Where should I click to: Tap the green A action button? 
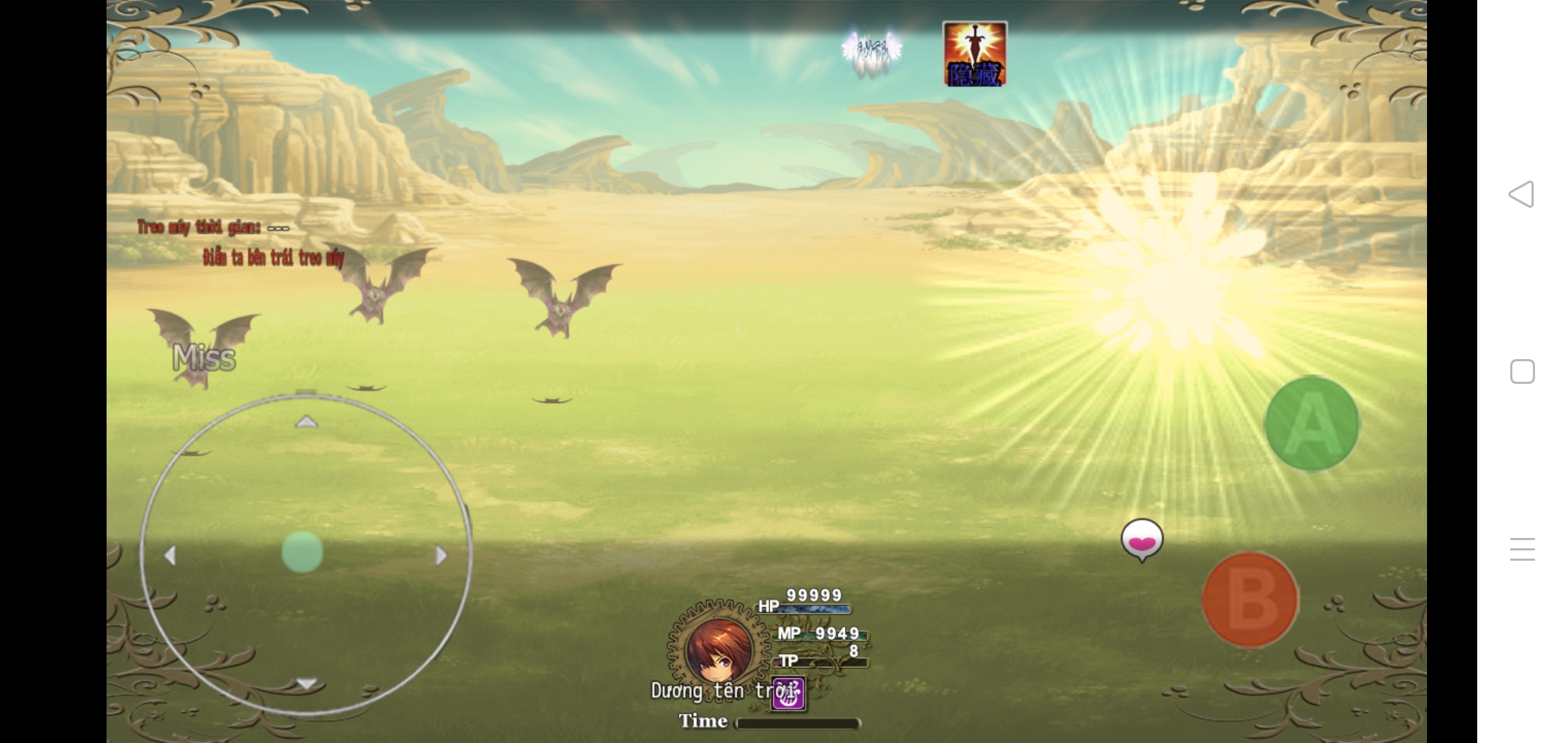coord(1311,423)
